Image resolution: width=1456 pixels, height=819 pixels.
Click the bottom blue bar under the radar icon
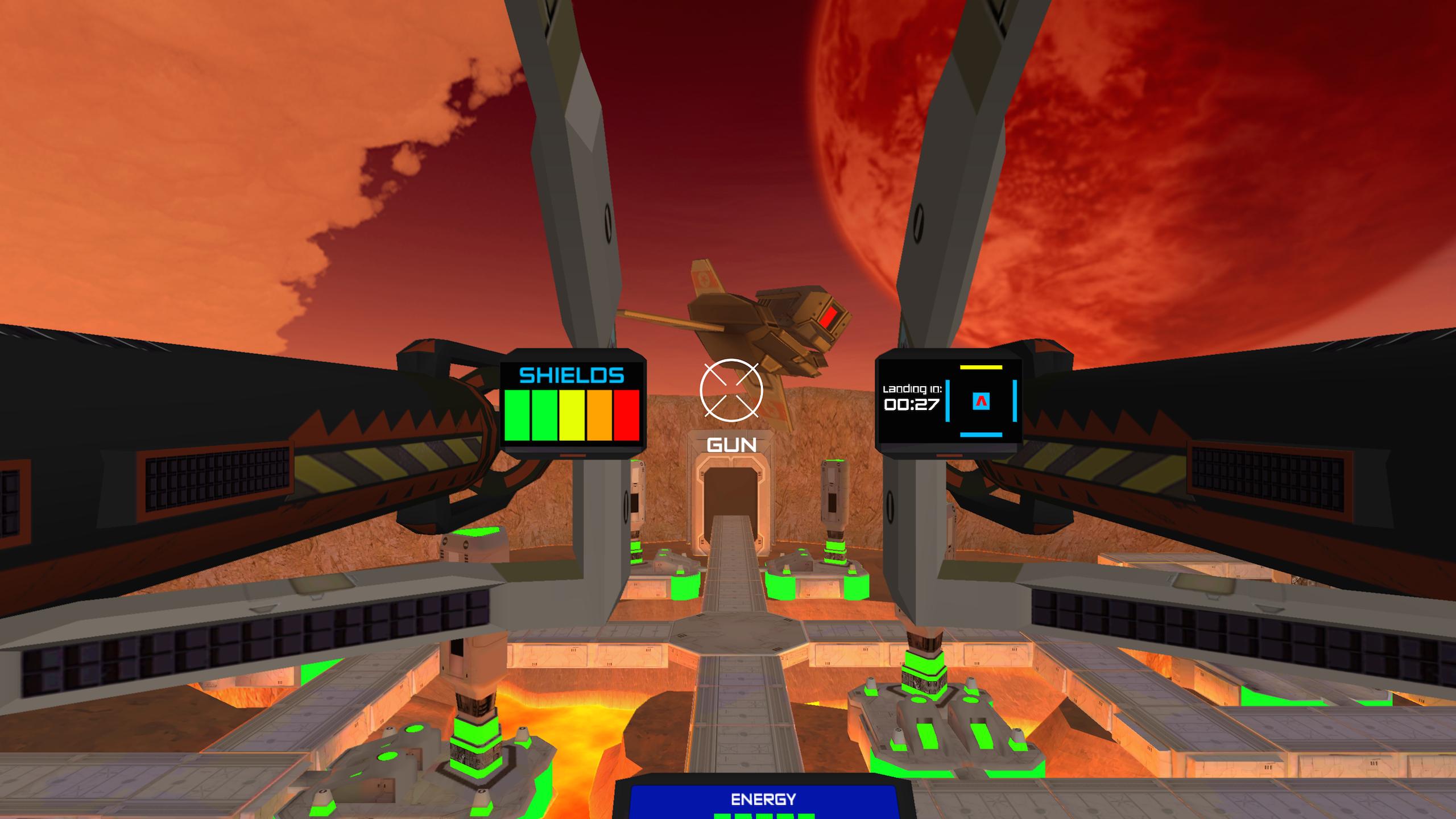click(981, 435)
